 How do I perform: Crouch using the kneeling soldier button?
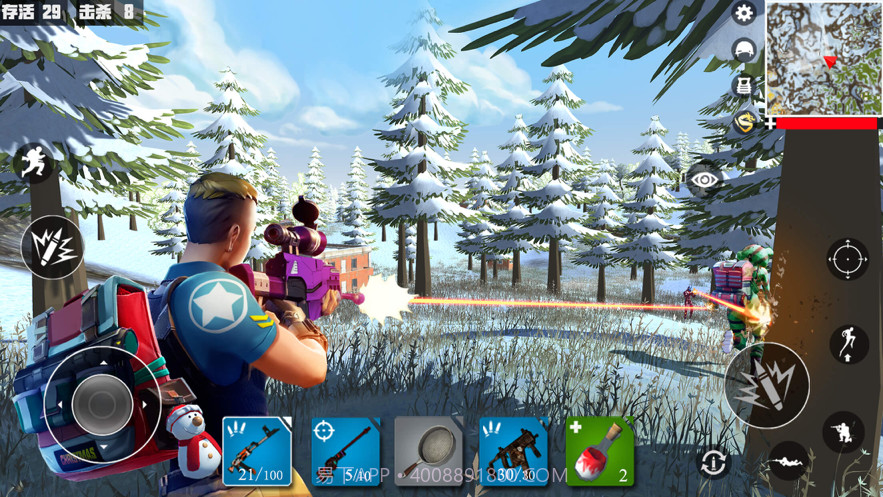pyautogui.click(x=843, y=432)
